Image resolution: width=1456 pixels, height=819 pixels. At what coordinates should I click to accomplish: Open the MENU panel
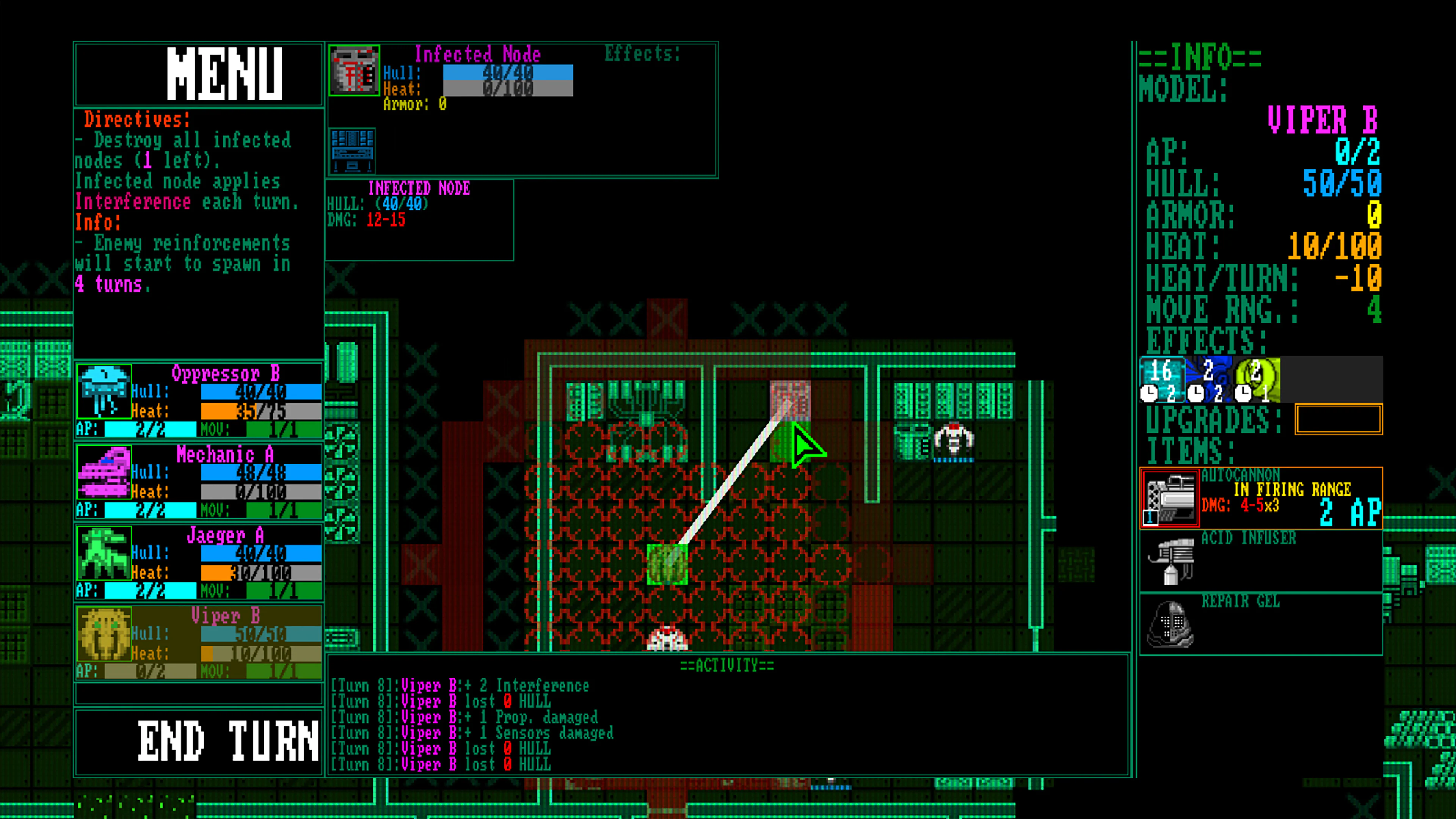click(x=226, y=74)
